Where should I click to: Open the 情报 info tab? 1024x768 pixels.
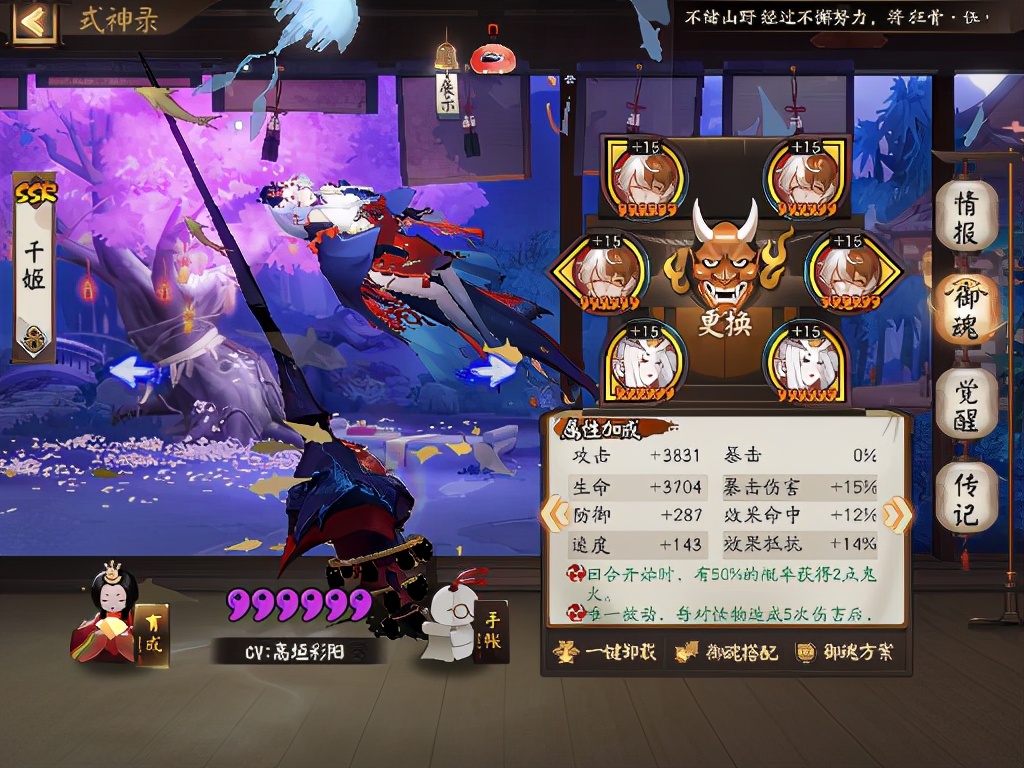point(966,217)
